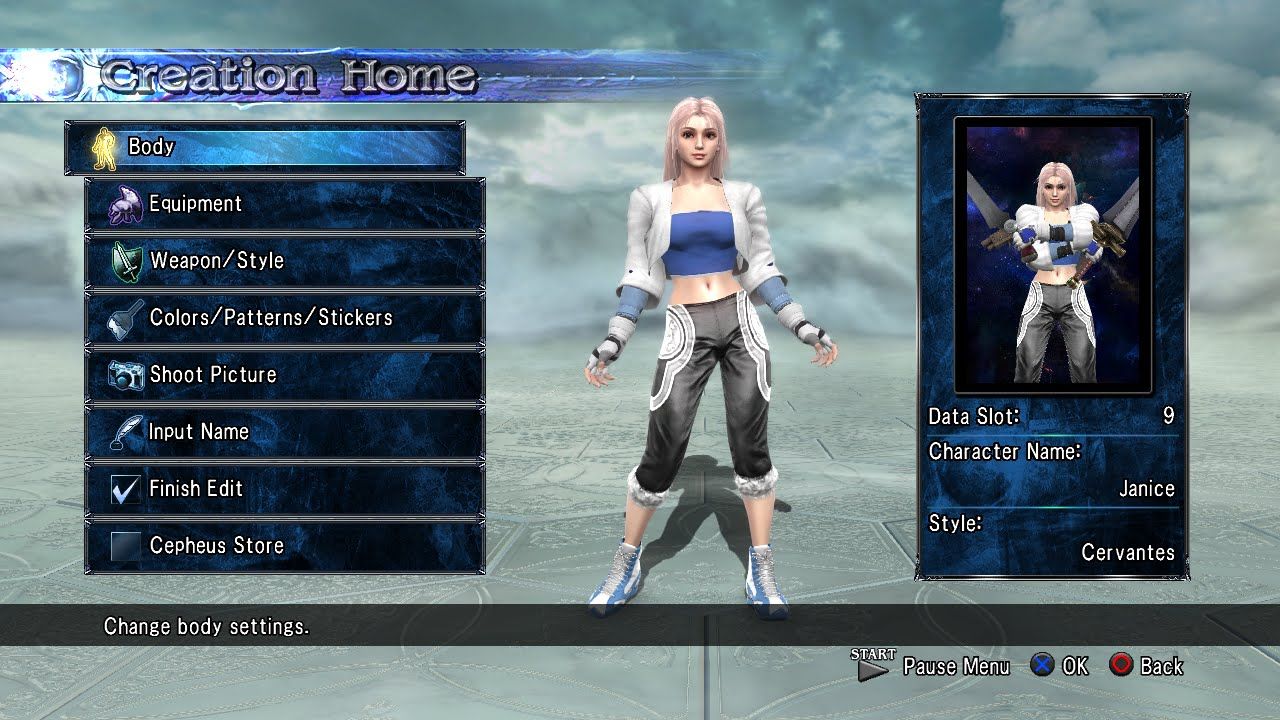Viewport: 1280px width, 720px height.
Task: Open Colors/Patterns/Stickers editor
Action: (285, 318)
